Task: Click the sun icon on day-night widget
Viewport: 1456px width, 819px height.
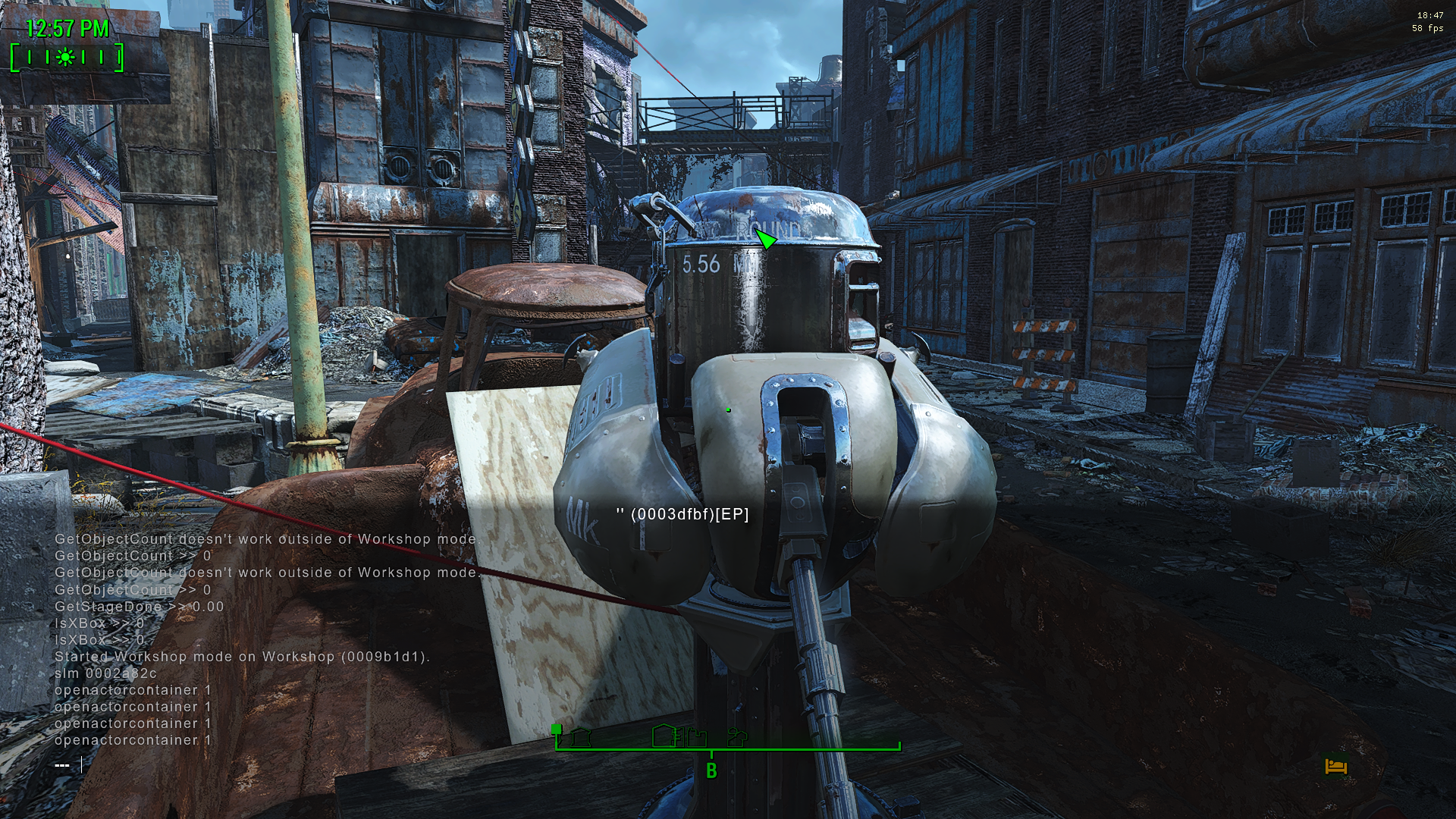Action: [65, 58]
